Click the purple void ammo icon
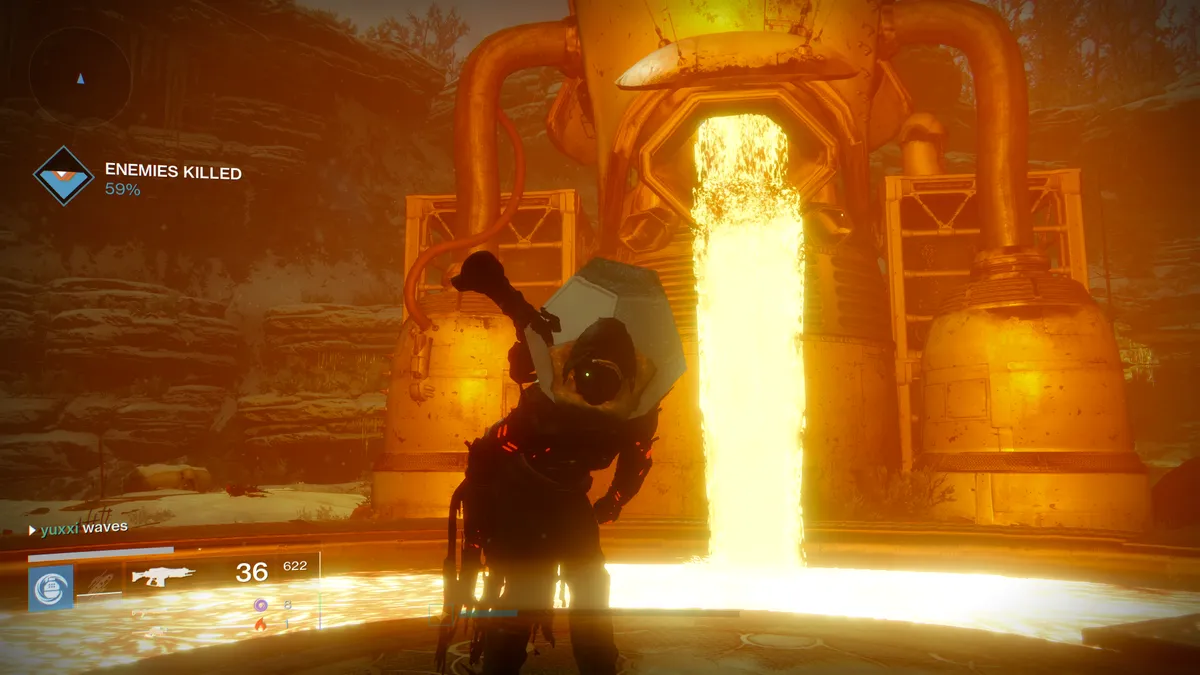This screenshot has width=1200, height=675. pyautogui.click(x=261, y=605)
